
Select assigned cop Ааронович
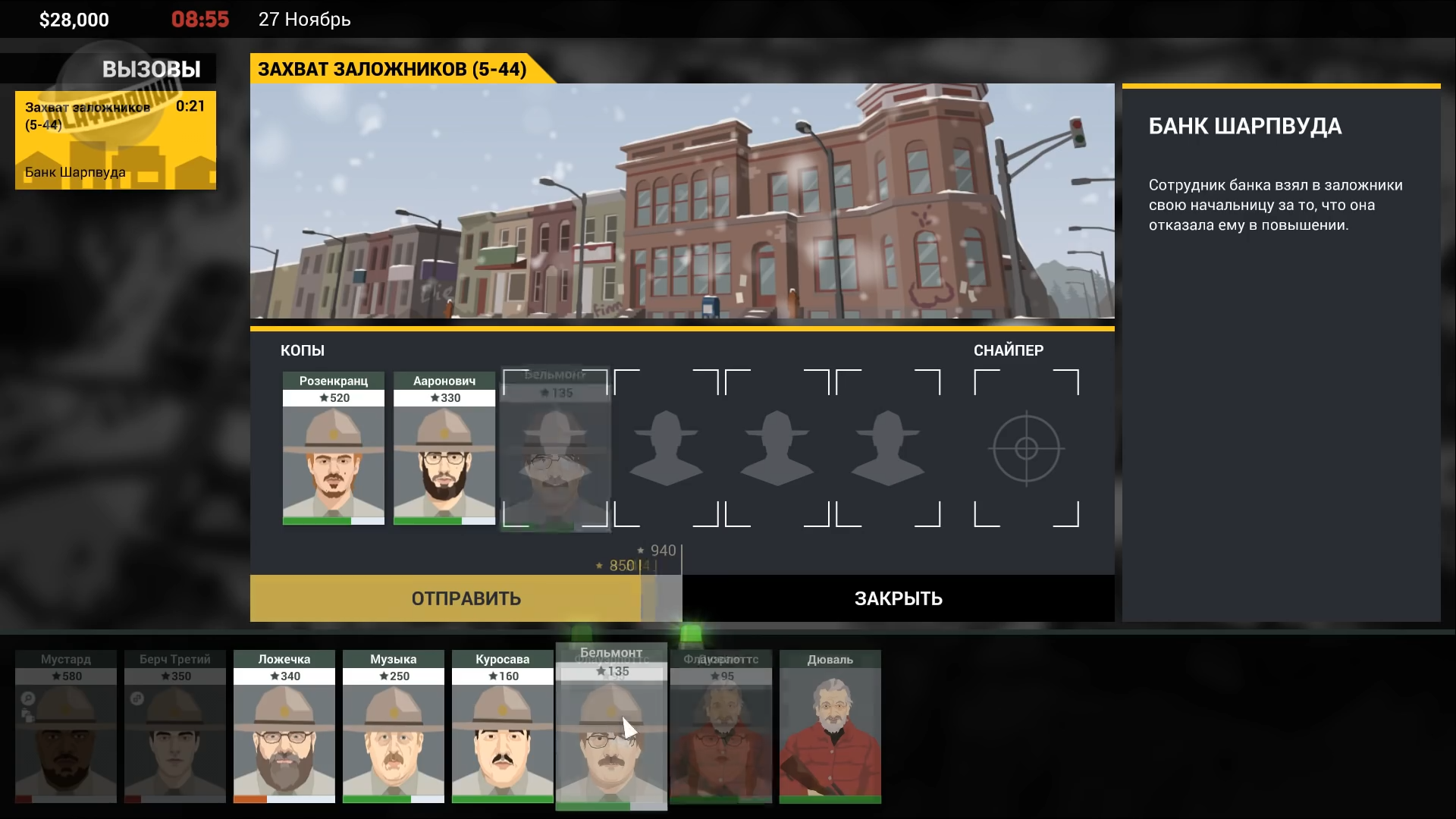click(x=444, y=448)
